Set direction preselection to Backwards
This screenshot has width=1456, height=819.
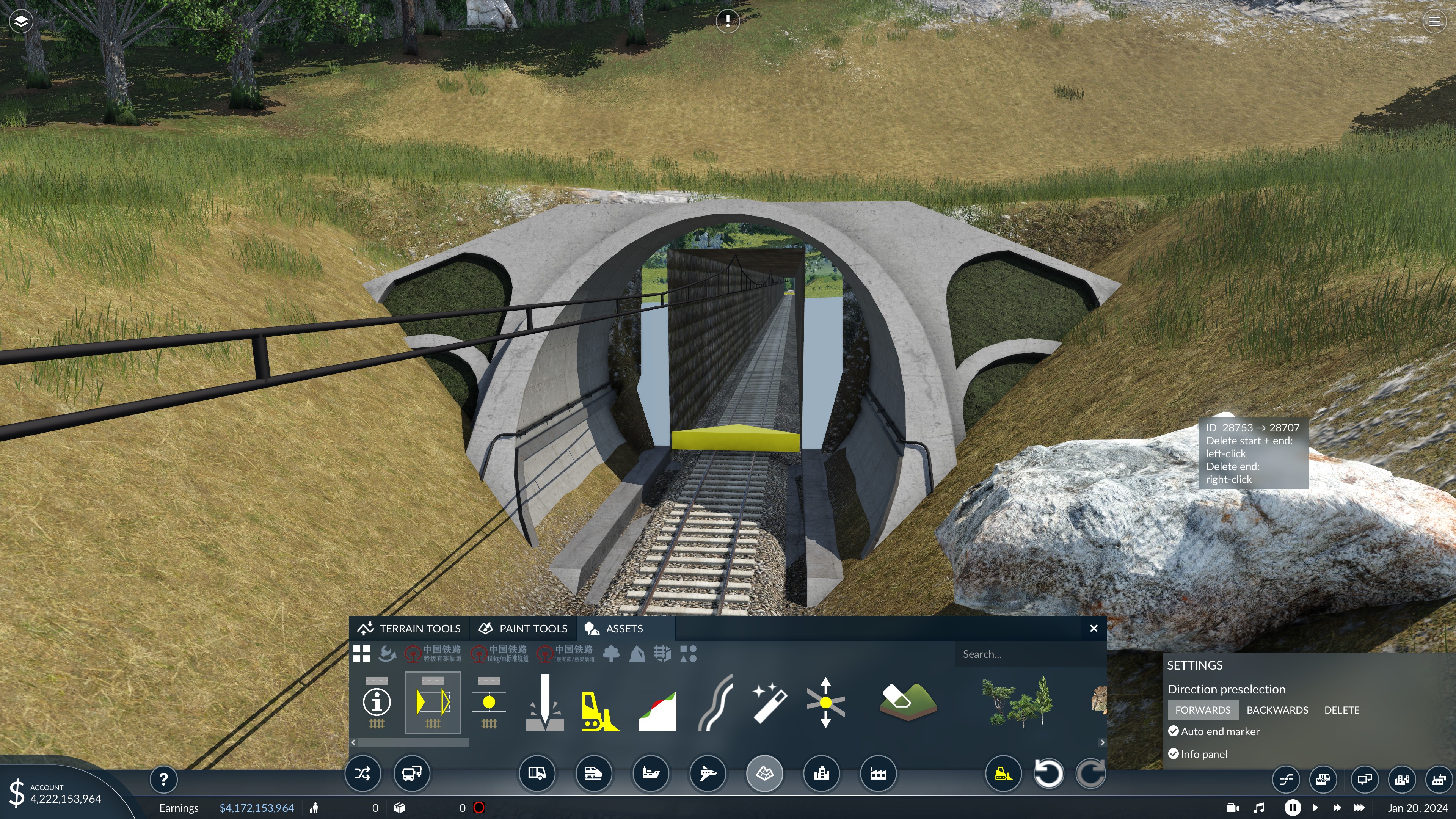click(1277, 710)
